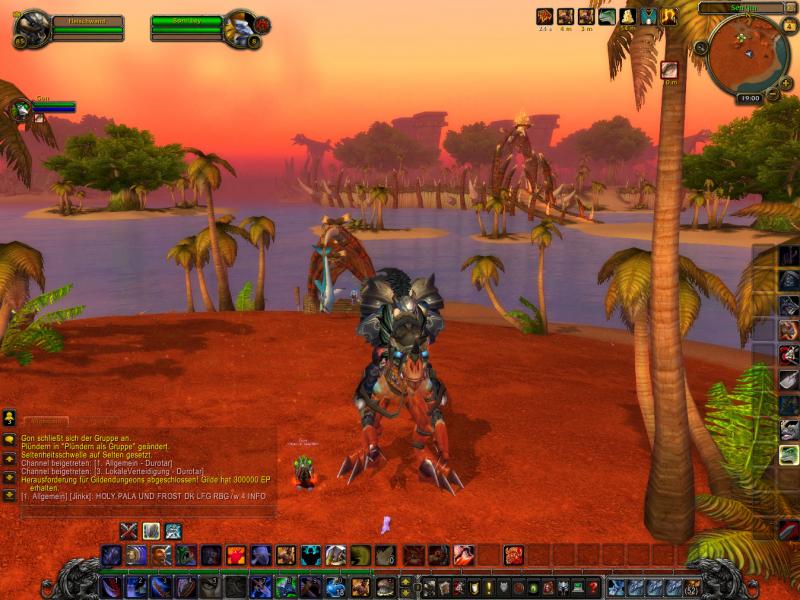Click the player portrait in the unit frame
This screenshot has width=800, height=600.
click(31, 27)
